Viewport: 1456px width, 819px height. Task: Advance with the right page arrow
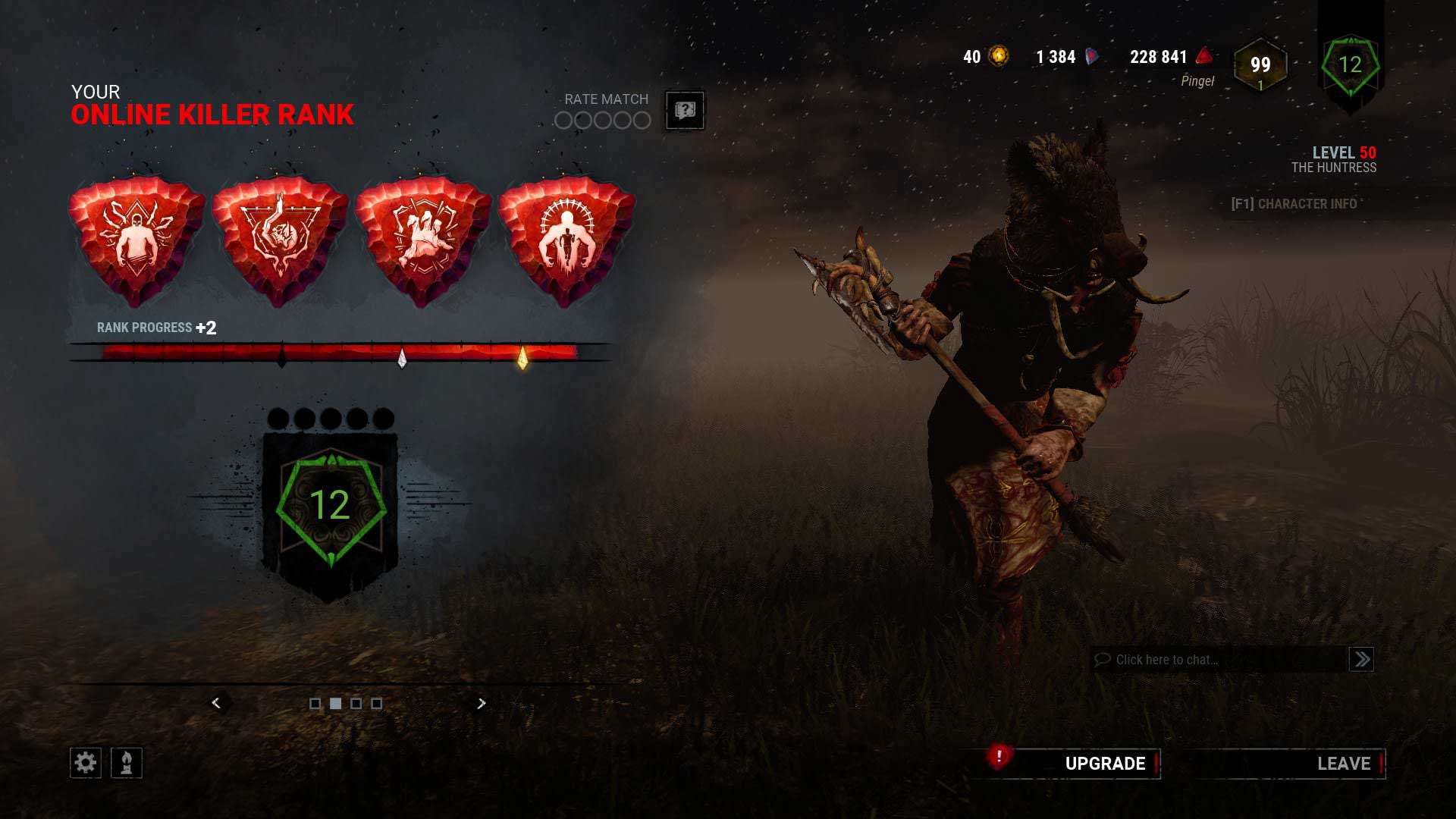tap(481, 704)
